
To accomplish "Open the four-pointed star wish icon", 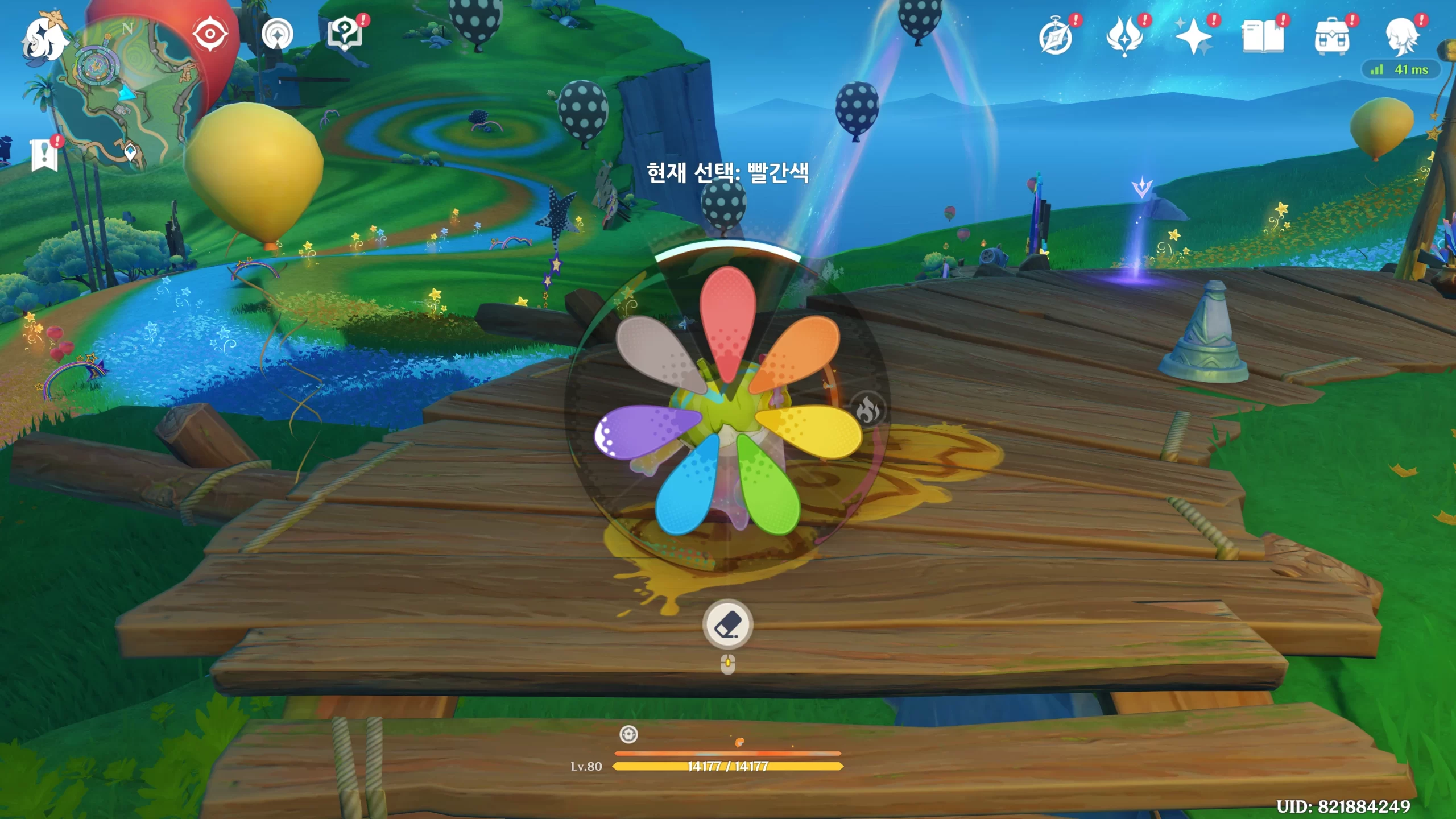I will click(x=1193, y=38).
